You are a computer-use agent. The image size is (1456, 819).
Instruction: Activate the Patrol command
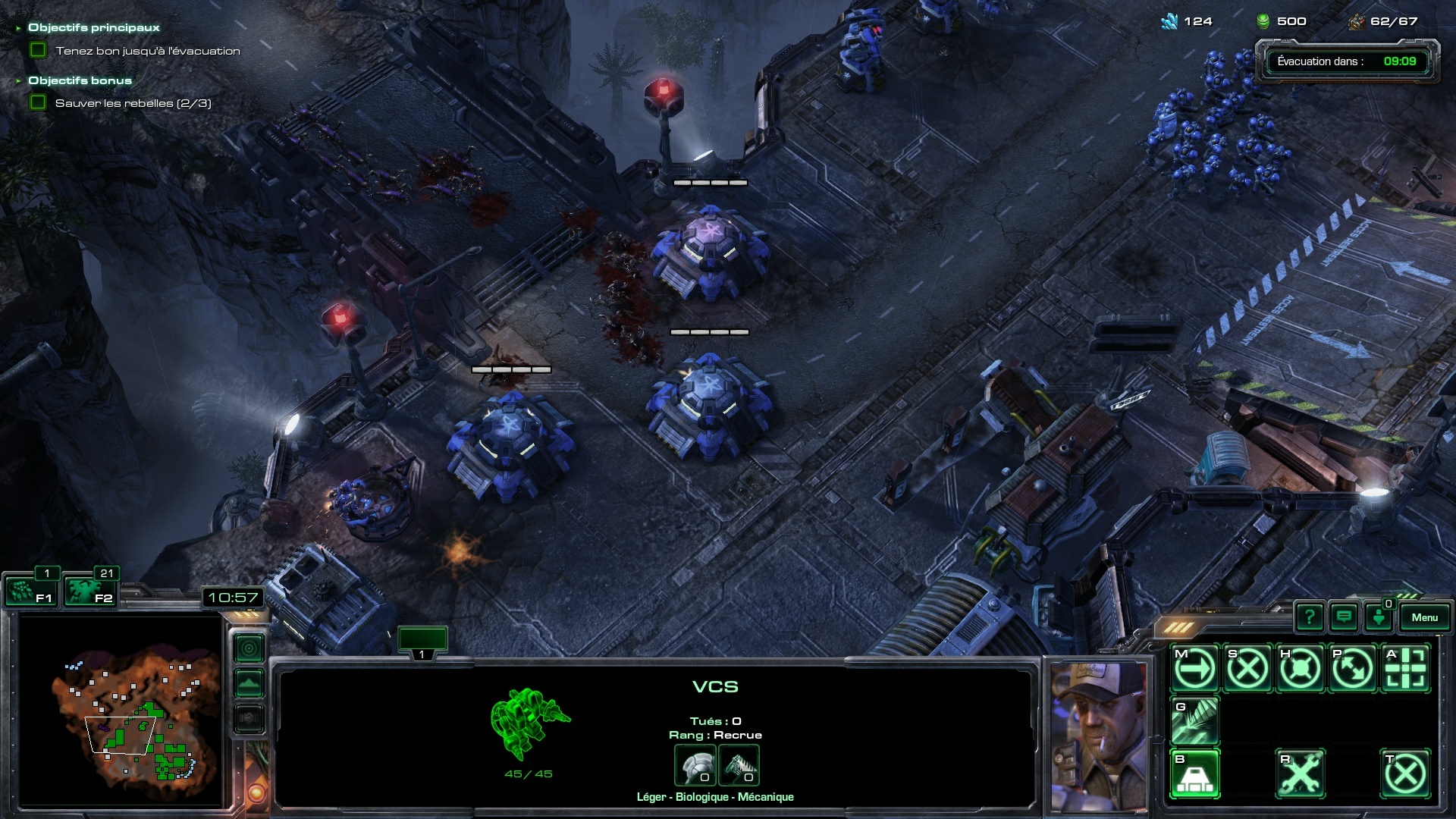[x=1352, y=669]
